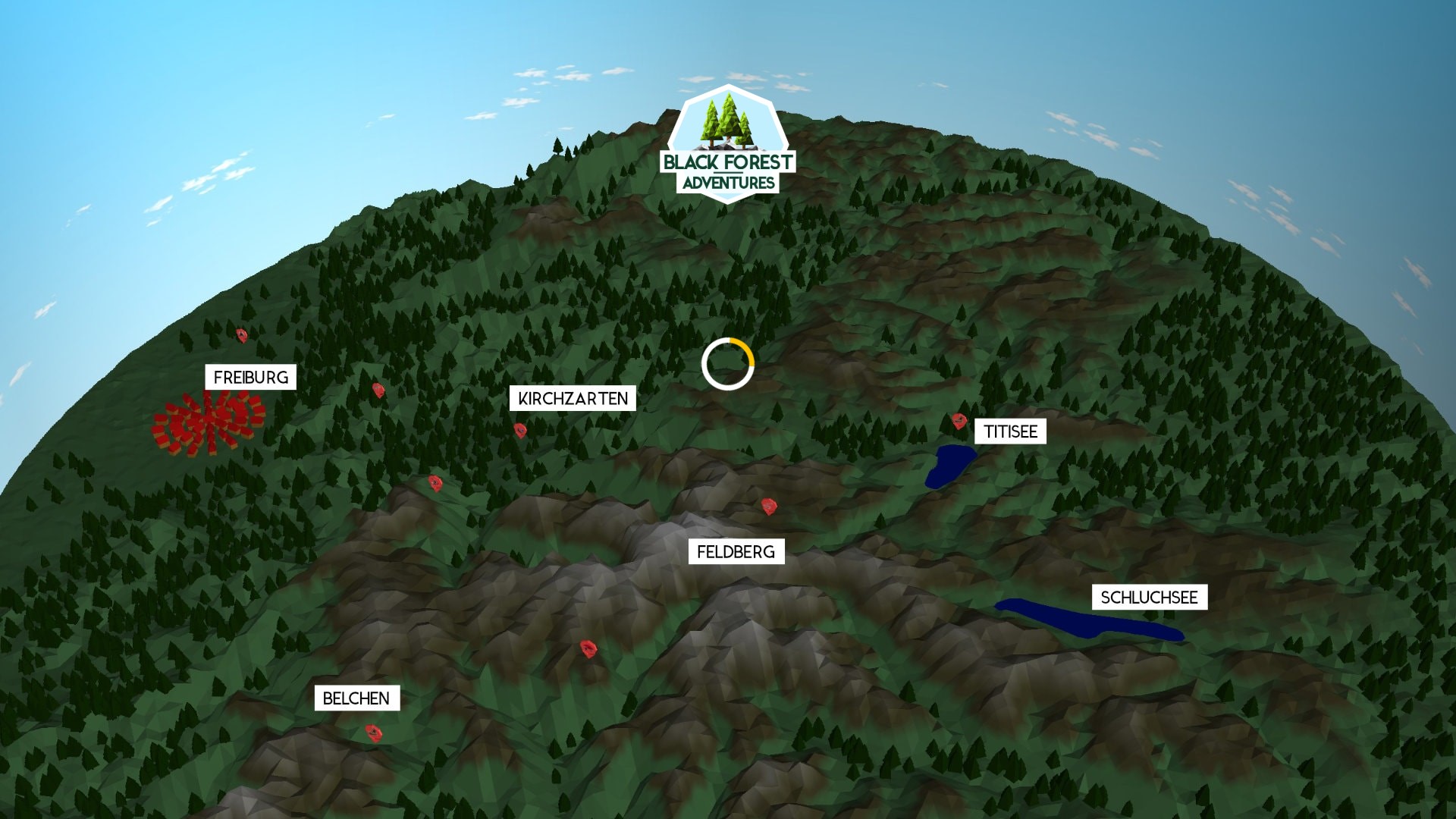Choose the Kirchzarten map label

573,399
